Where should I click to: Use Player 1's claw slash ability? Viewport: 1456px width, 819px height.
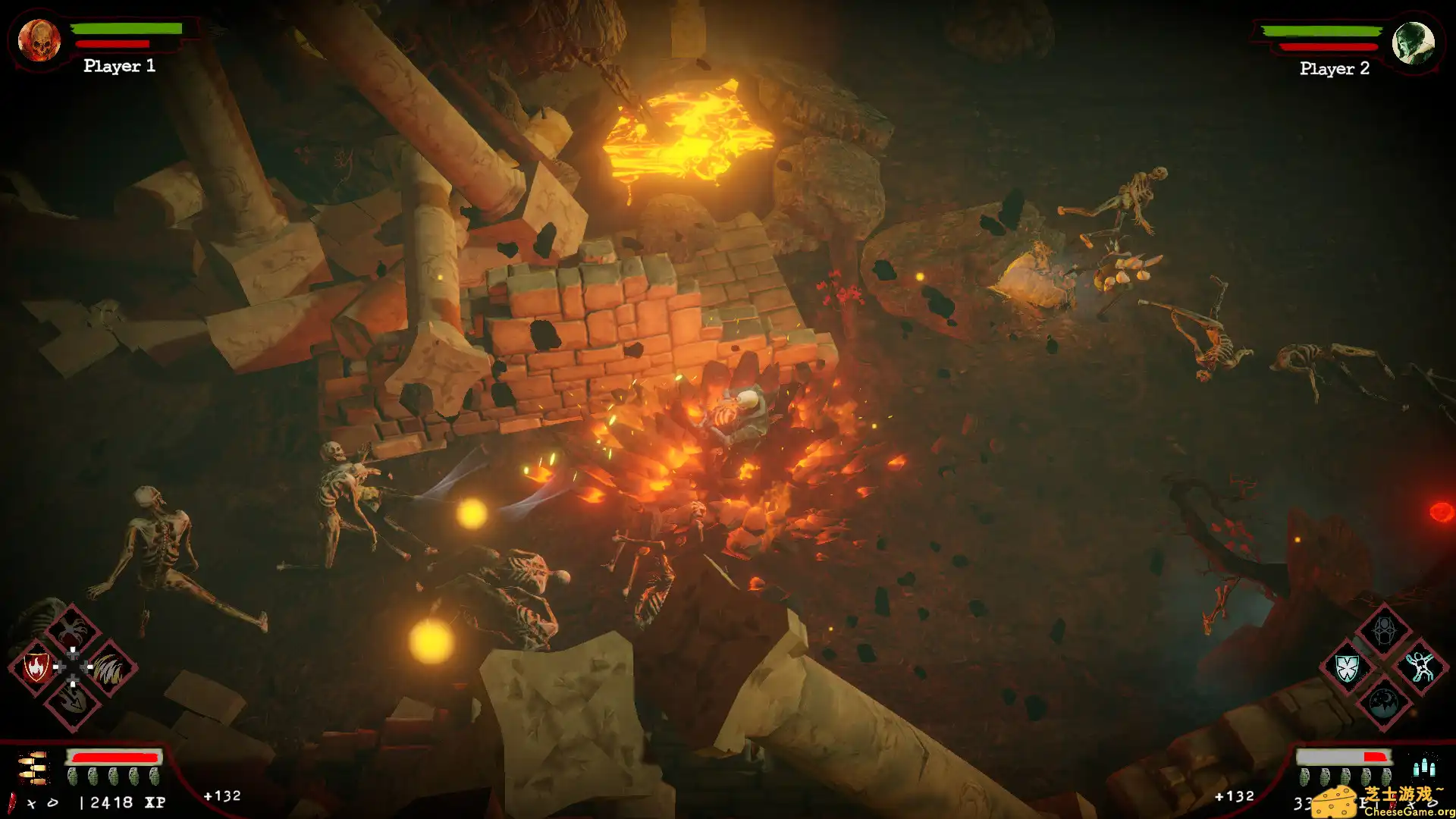coord(109,668)
